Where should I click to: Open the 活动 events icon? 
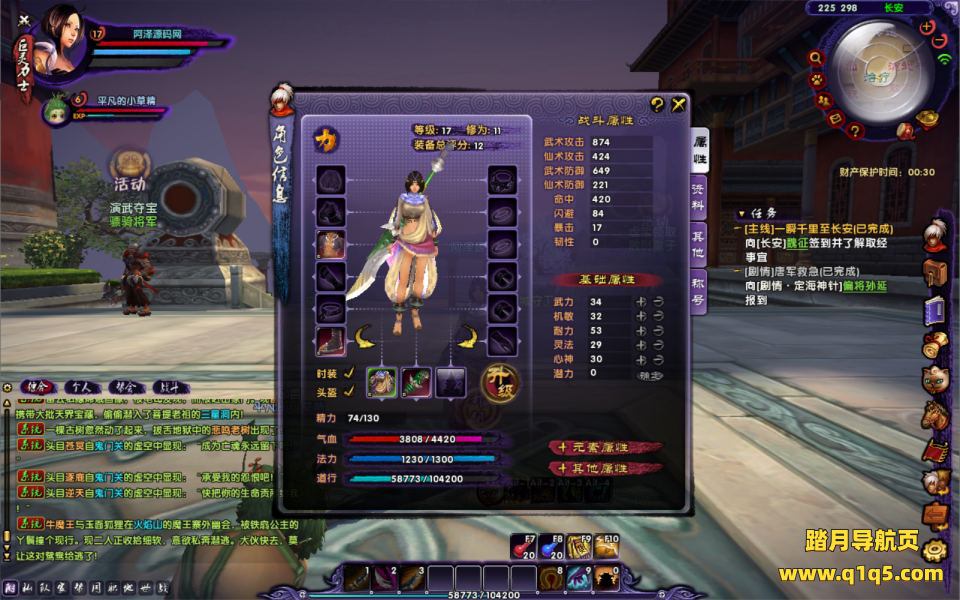click(x=128, y=171)
